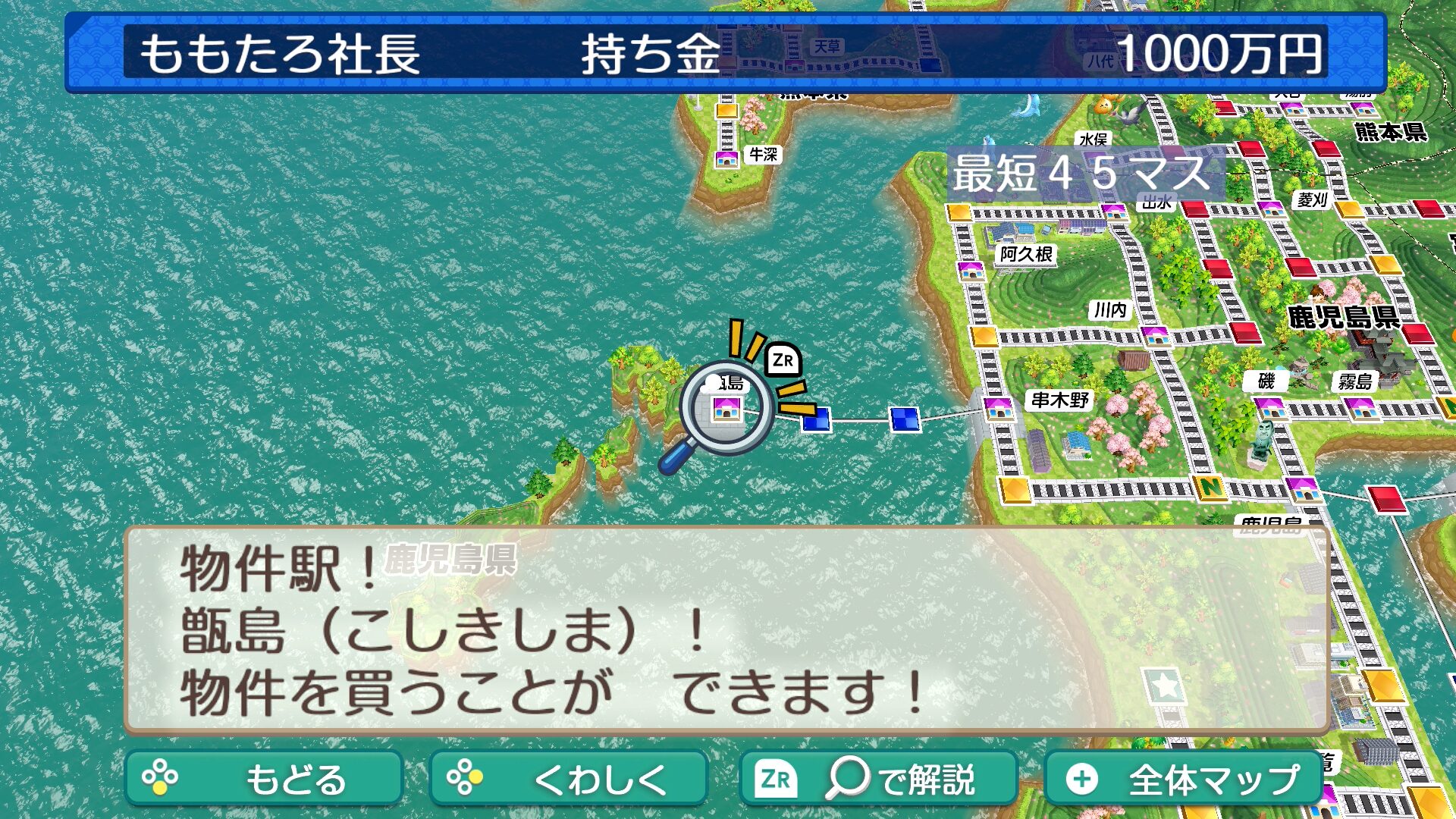Click the green N card tile
The image size is (1456, 819).
tap(1210, 487)
